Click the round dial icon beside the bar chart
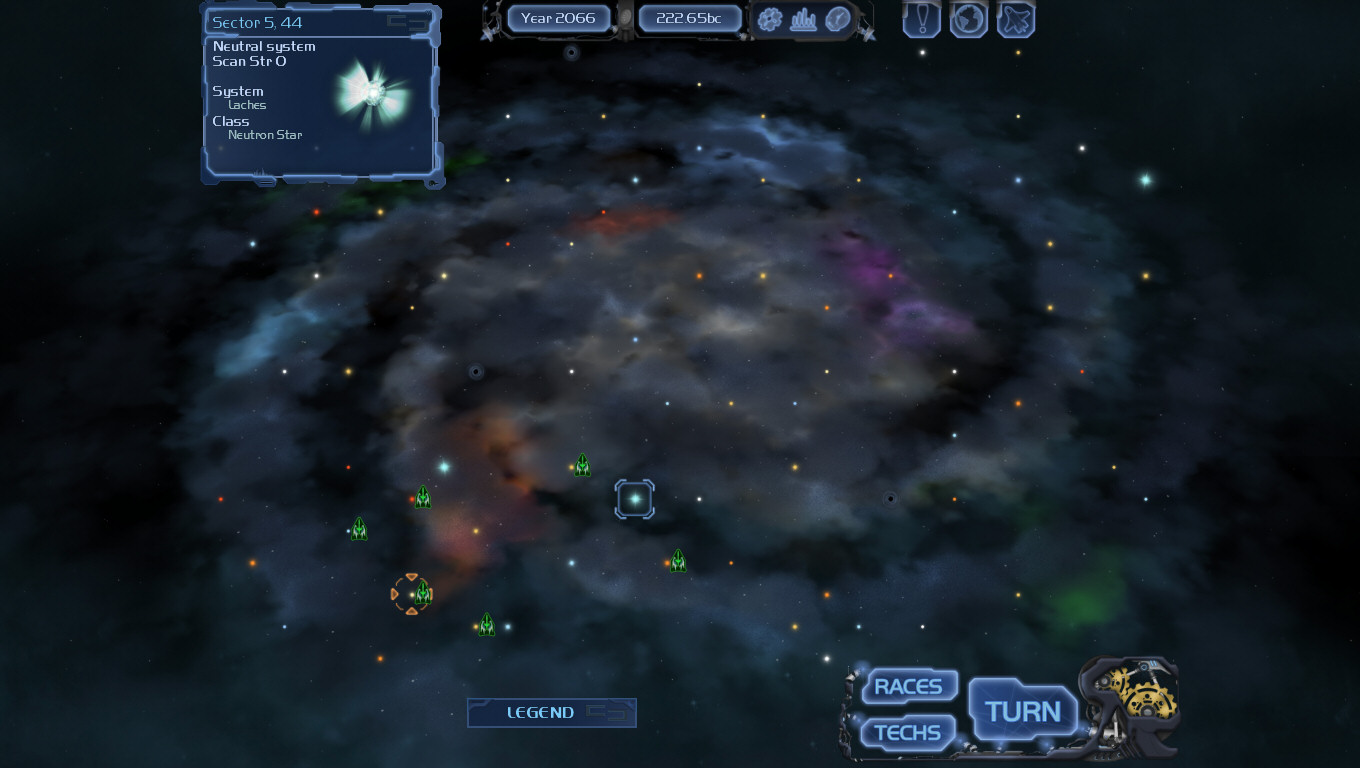 [x=837, y=19]
